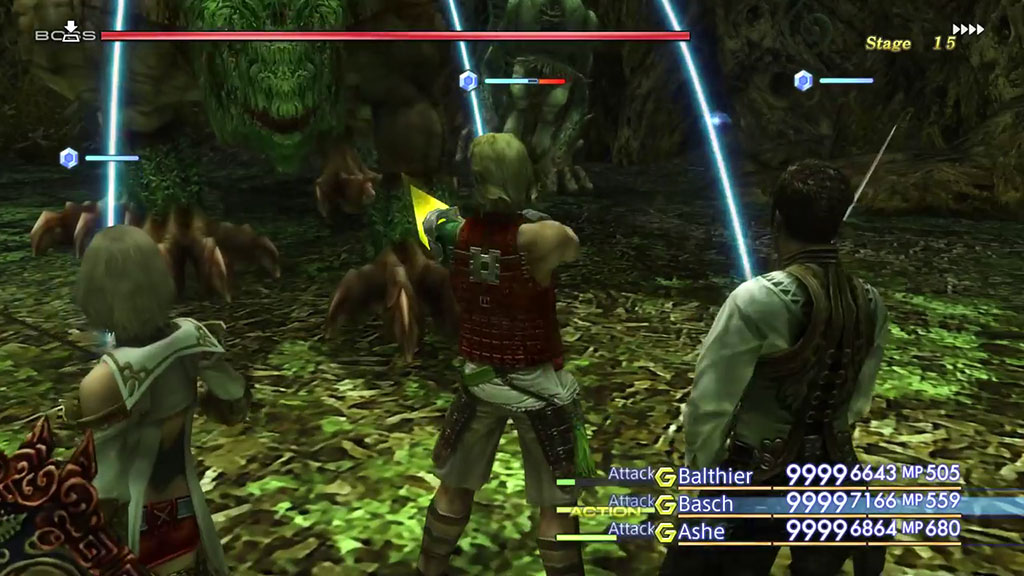The image size is (1024, 576).
Task: Click the gambit G icon beside Balthier
Action: tap(665, 477)
